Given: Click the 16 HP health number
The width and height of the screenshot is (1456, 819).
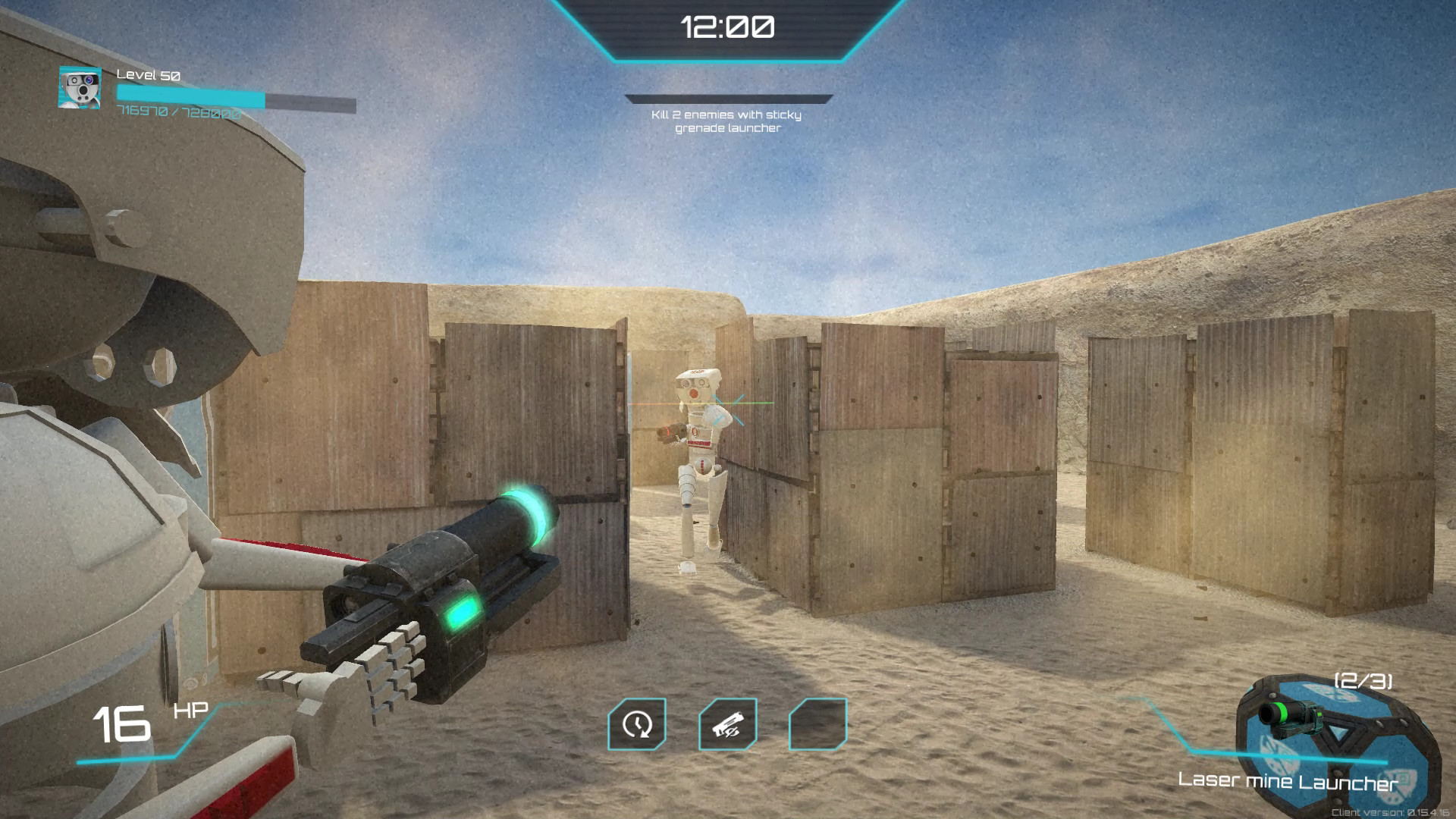Looking at the screenshot, I should click(121, 721).
